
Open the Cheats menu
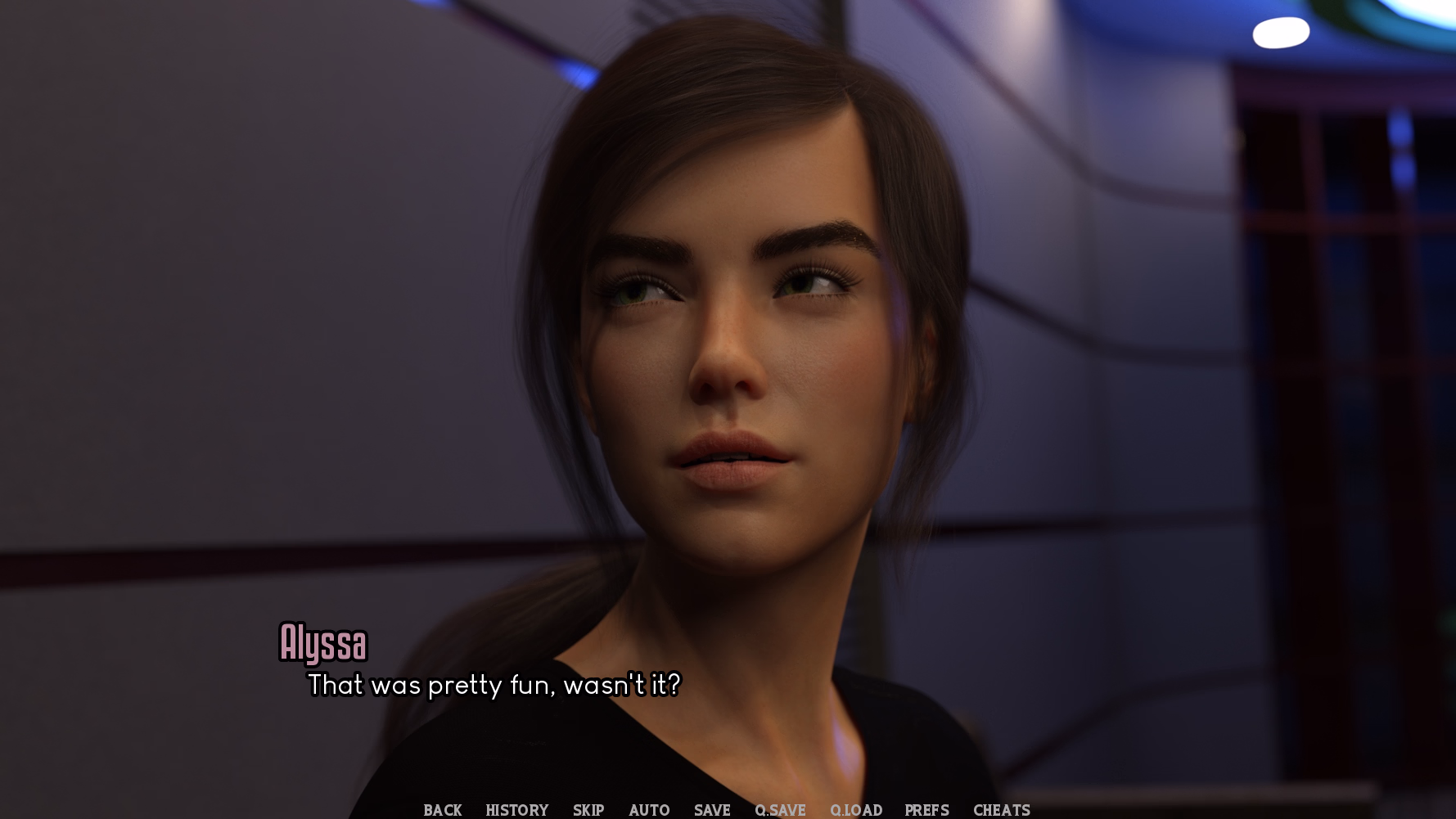[1002, 810]
